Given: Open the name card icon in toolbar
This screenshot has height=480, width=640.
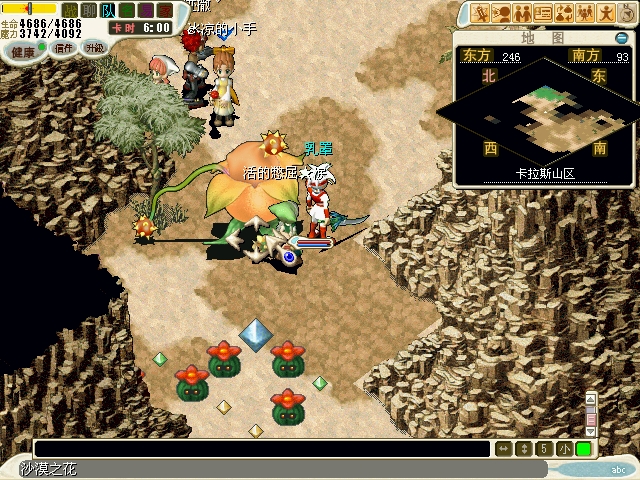Looking at the screenshot, I should click(543, 13).
